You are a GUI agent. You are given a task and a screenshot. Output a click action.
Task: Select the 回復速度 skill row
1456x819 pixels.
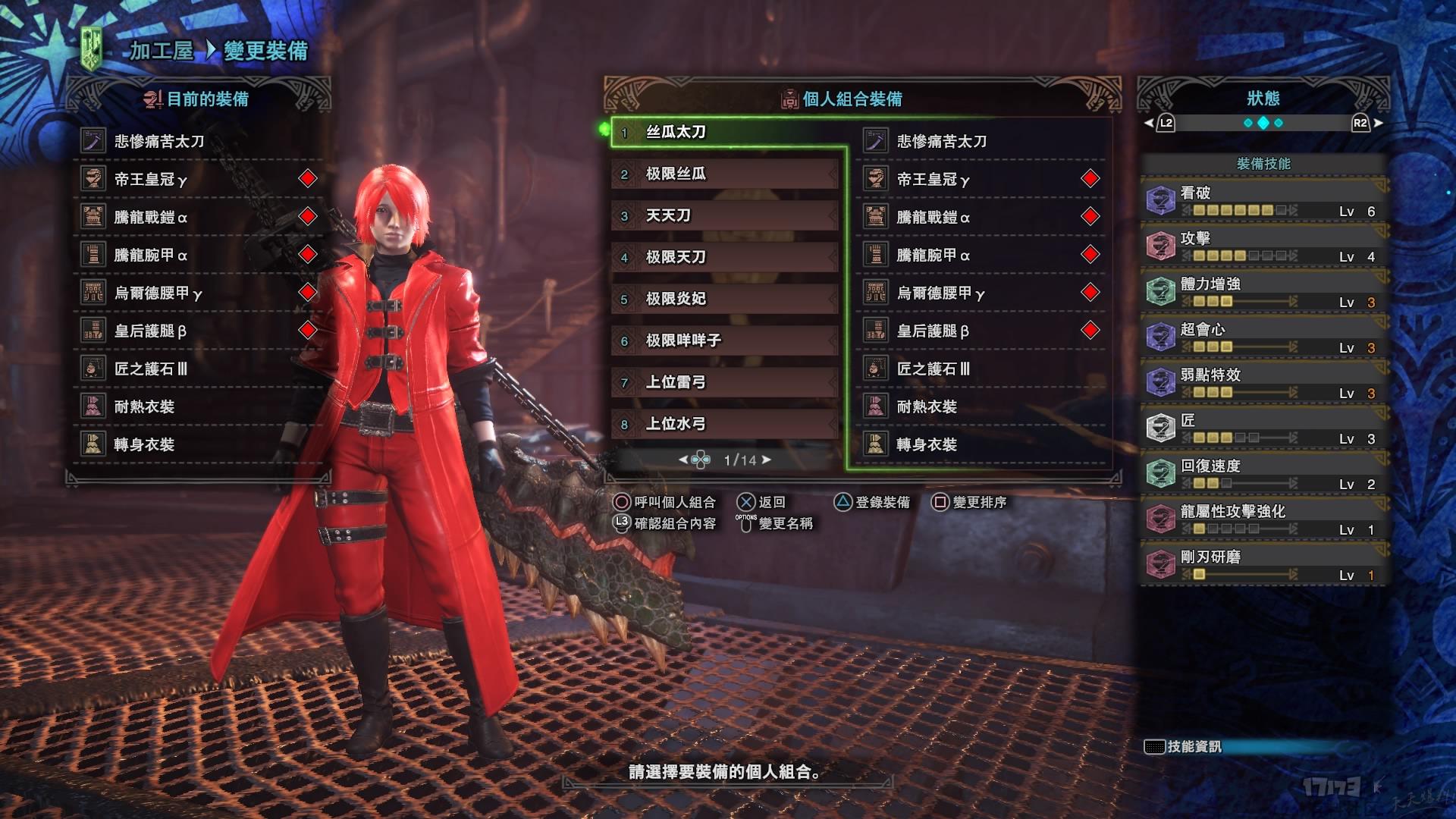1263,474
